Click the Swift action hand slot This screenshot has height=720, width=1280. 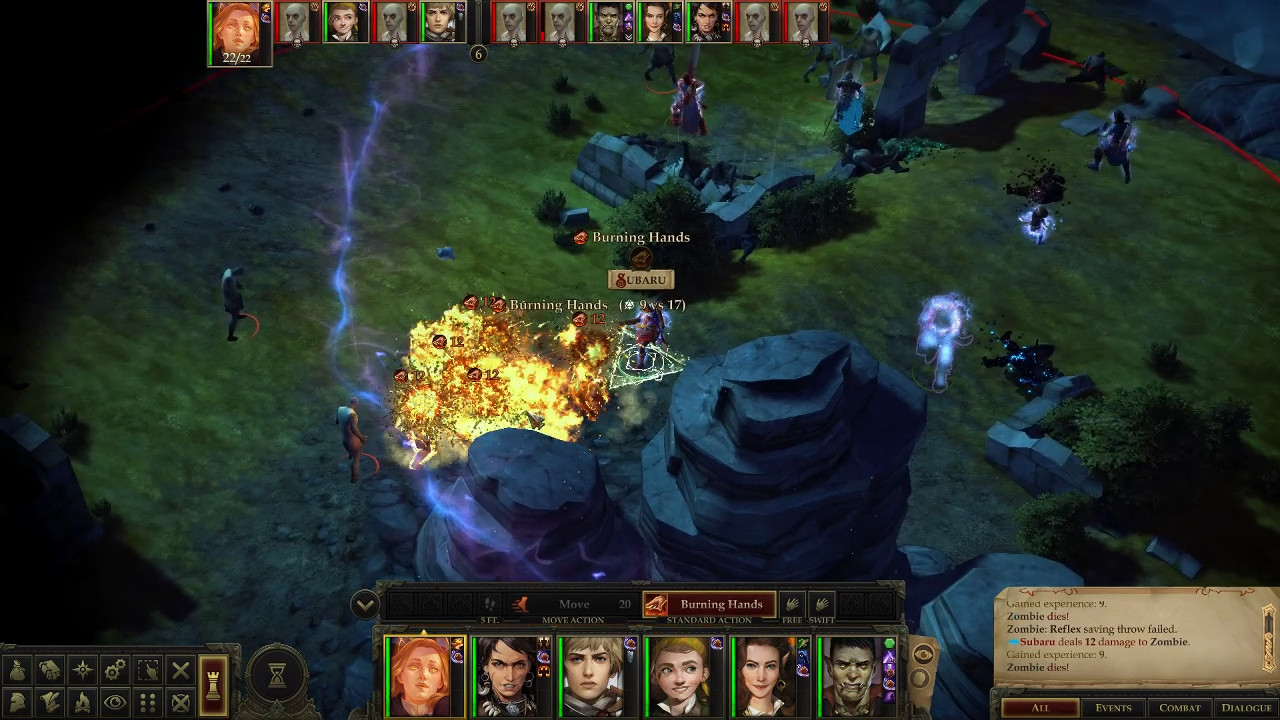pyautogui.click(x=822, y=604)
